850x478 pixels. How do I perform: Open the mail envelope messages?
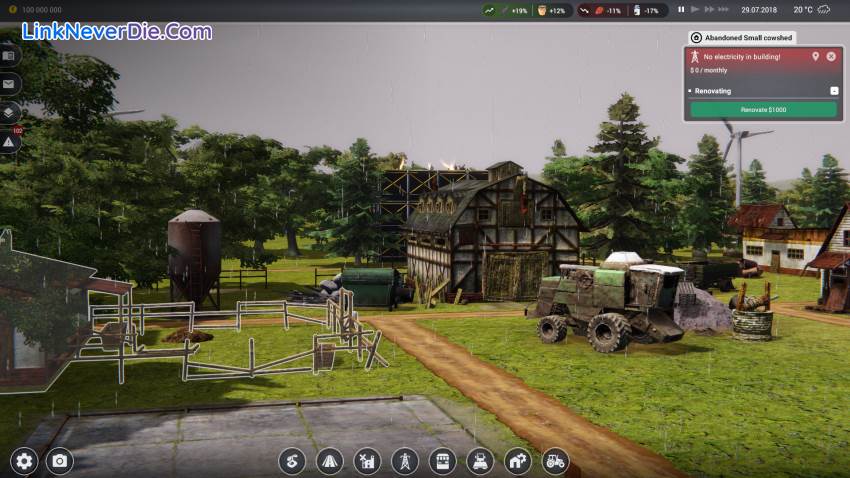click(x=10, y=84)
